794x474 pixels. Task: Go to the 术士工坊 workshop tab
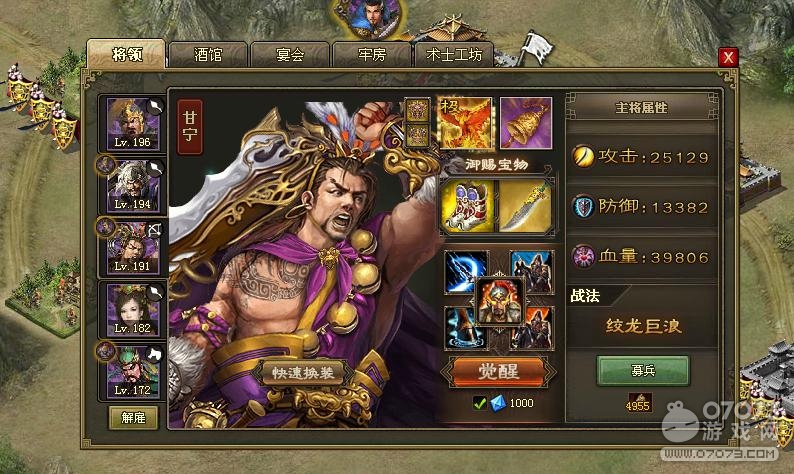coord(454,55)
